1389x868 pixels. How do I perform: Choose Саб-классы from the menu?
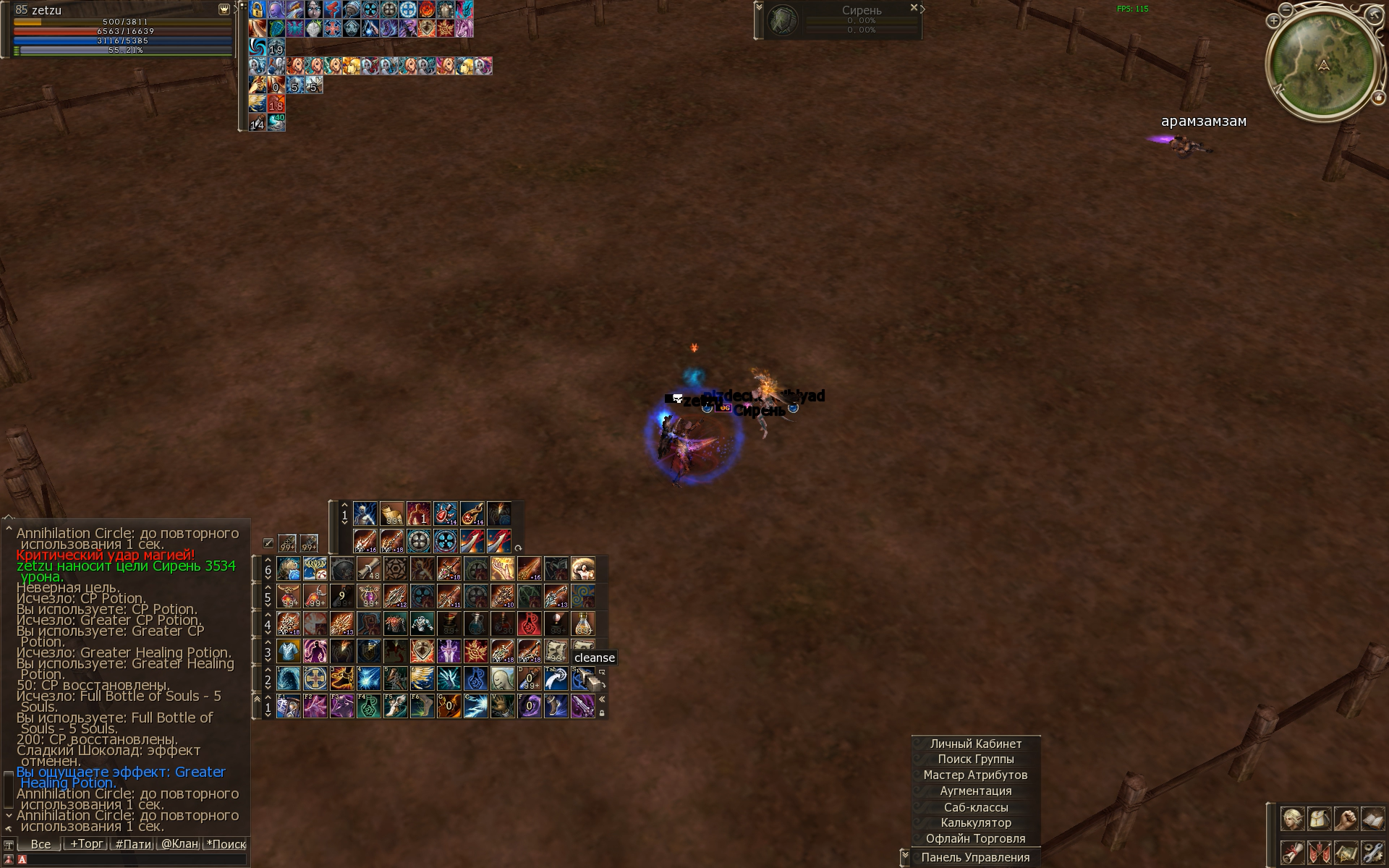click(x=975, y=807)
